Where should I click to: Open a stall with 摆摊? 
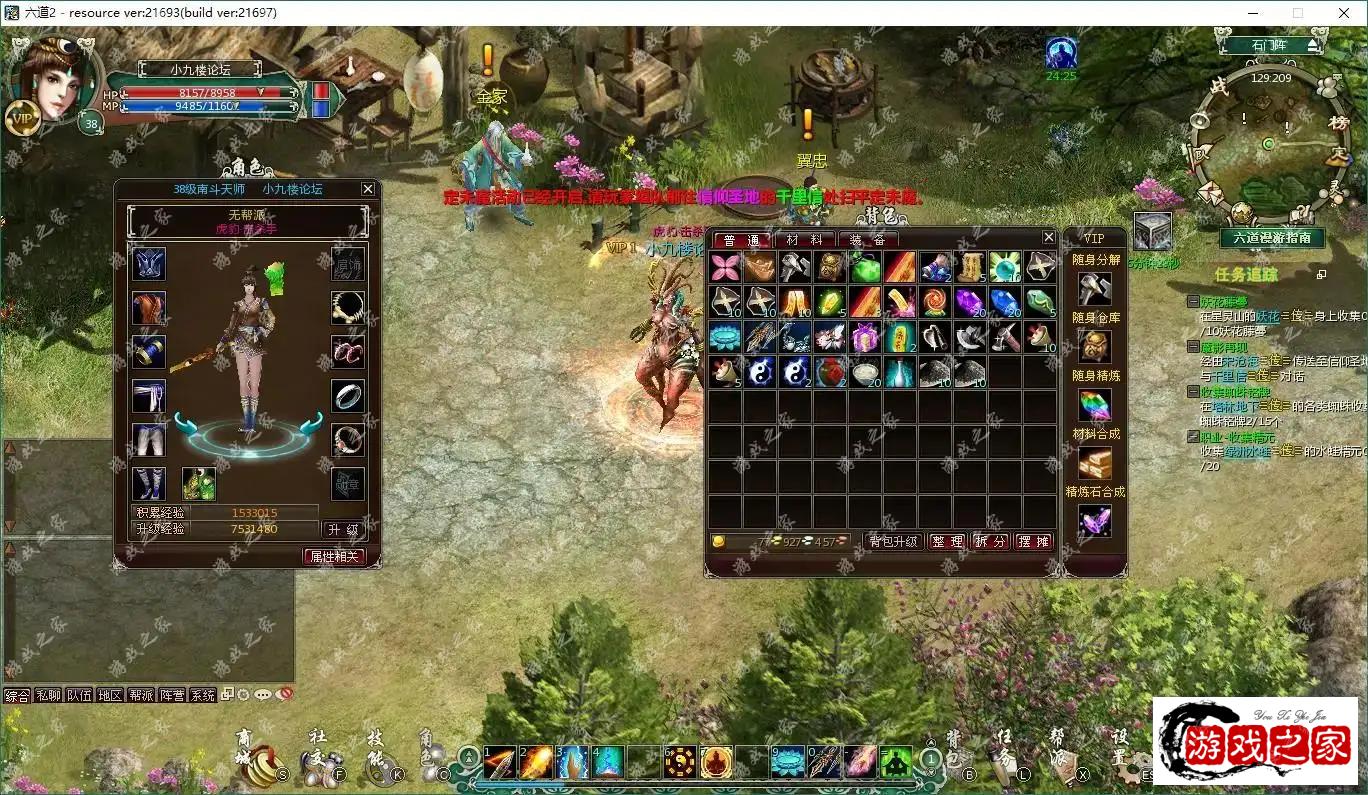(x=1034, y=541)
